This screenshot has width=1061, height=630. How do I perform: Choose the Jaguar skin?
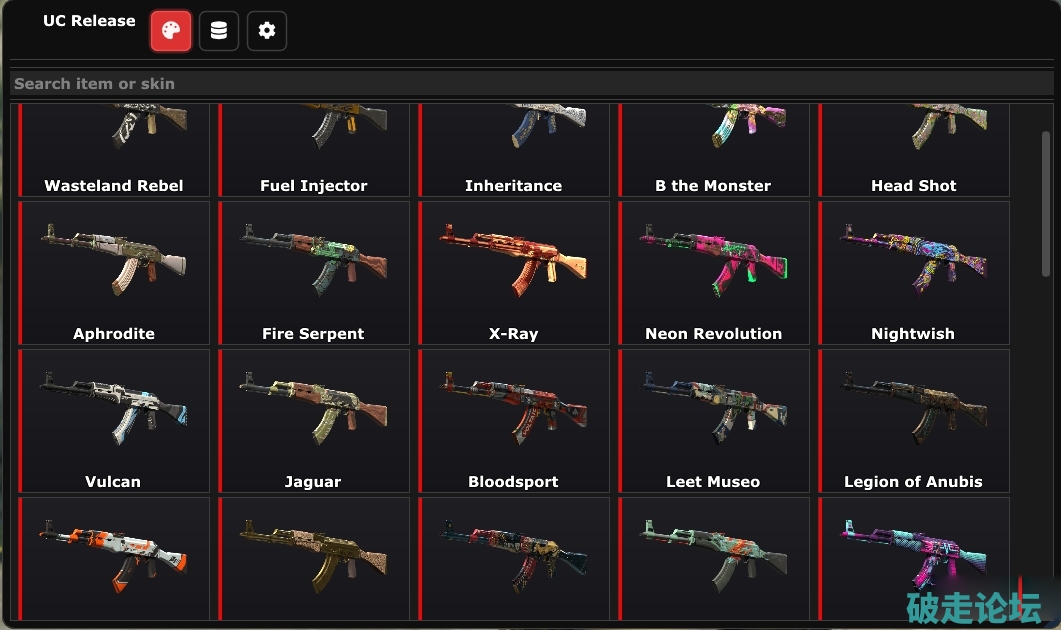(314, 421)
